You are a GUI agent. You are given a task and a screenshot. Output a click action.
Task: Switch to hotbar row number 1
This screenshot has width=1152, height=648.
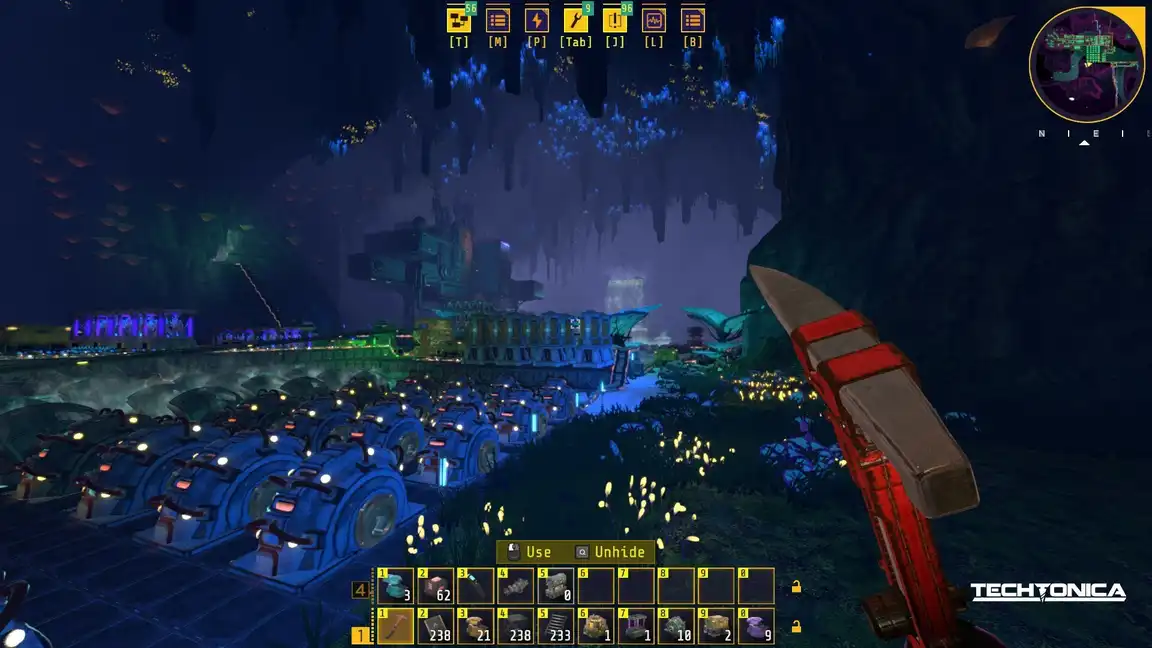click(360, 634)
